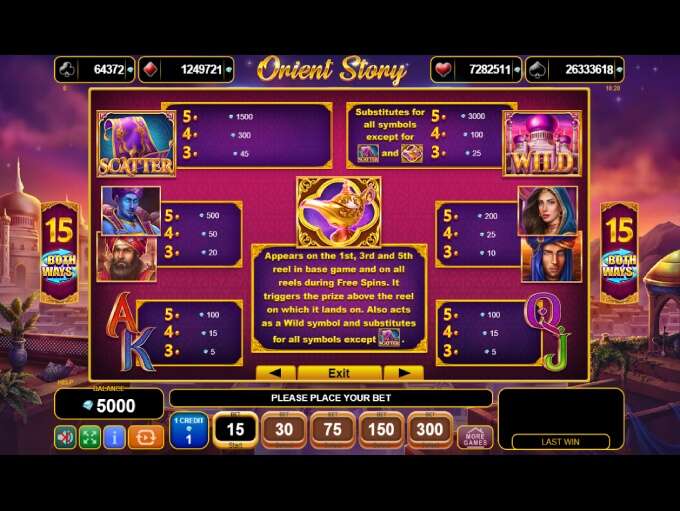Open the More Games menu
Screen dimensions: 680x511
[x=475, y=437]
